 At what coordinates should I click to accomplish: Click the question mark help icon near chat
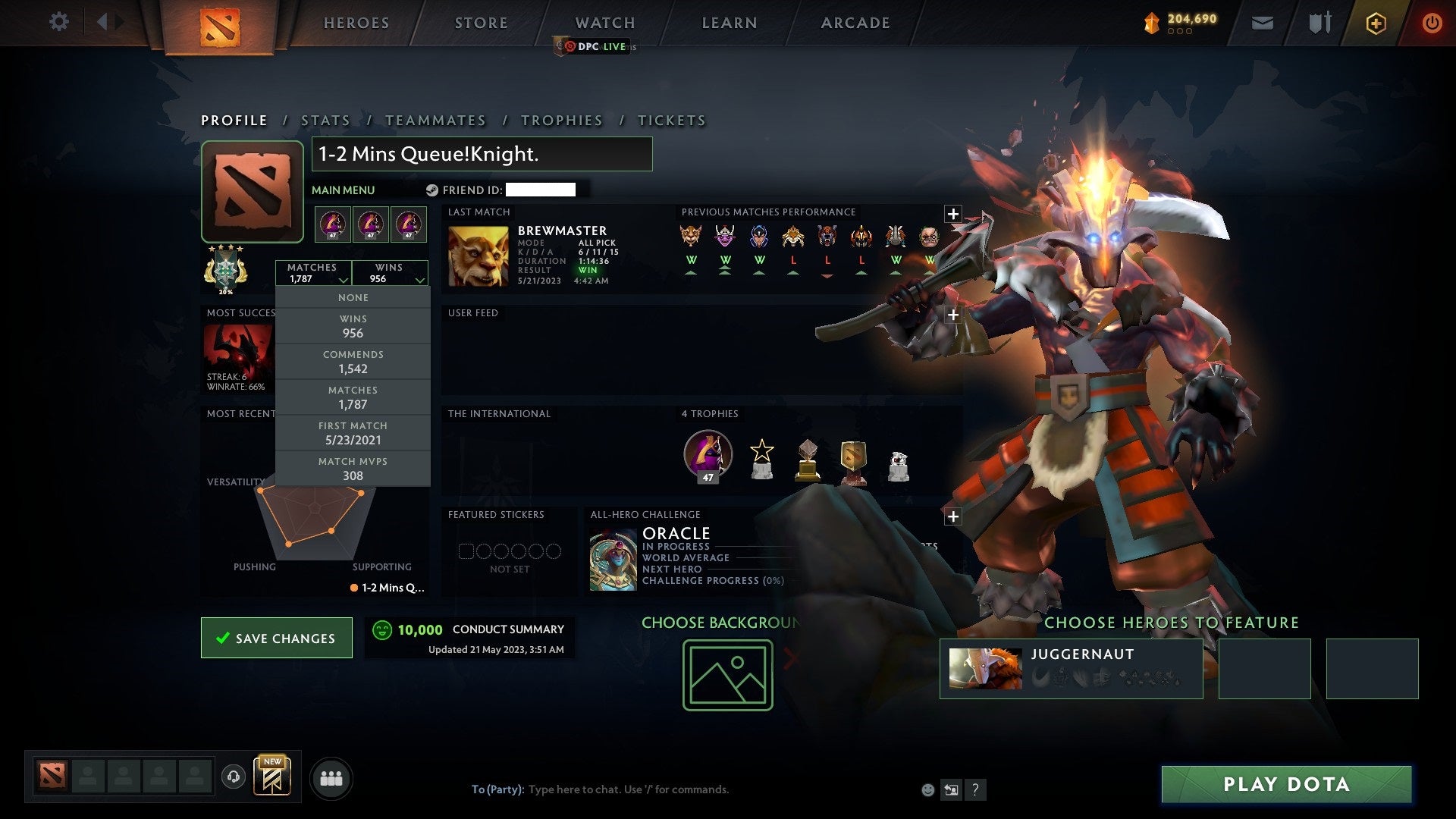pos(975,789)
